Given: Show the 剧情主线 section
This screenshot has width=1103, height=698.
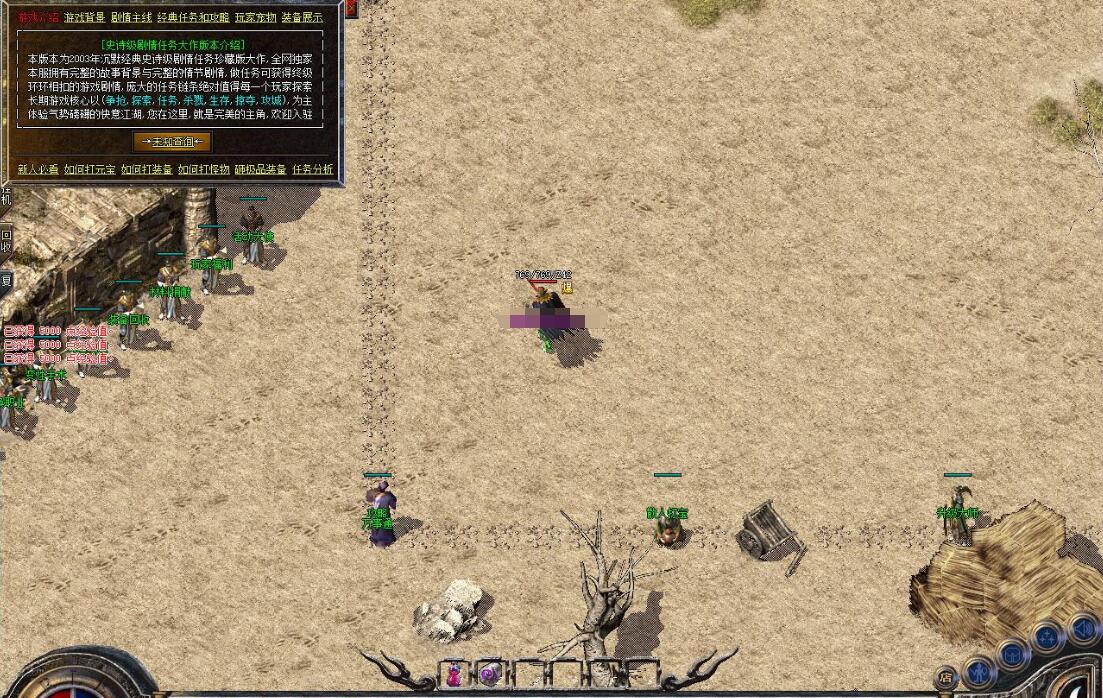Looking at the screenshot, I should pos(131,18).
